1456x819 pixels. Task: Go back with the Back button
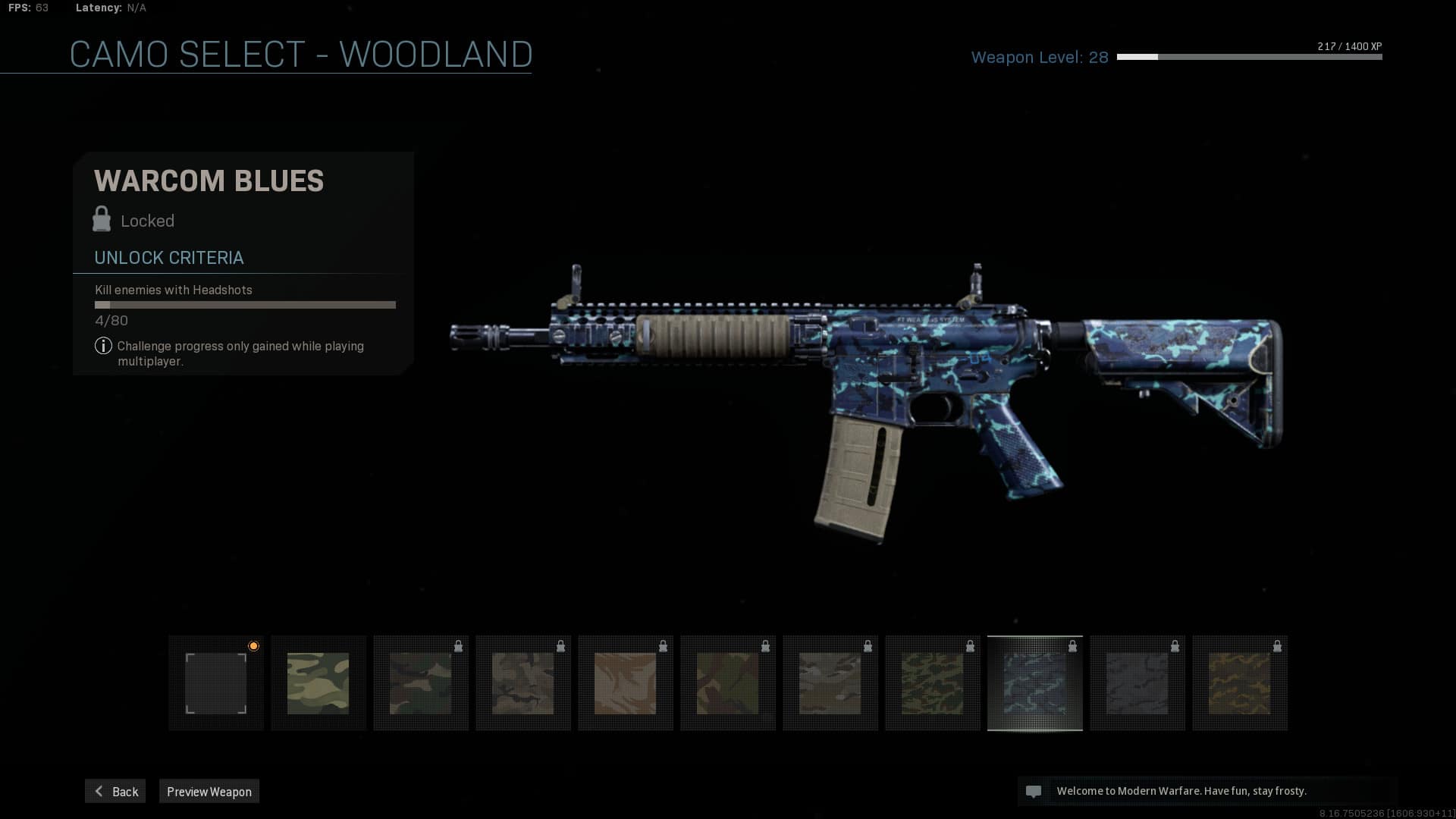tap(115, 791)
